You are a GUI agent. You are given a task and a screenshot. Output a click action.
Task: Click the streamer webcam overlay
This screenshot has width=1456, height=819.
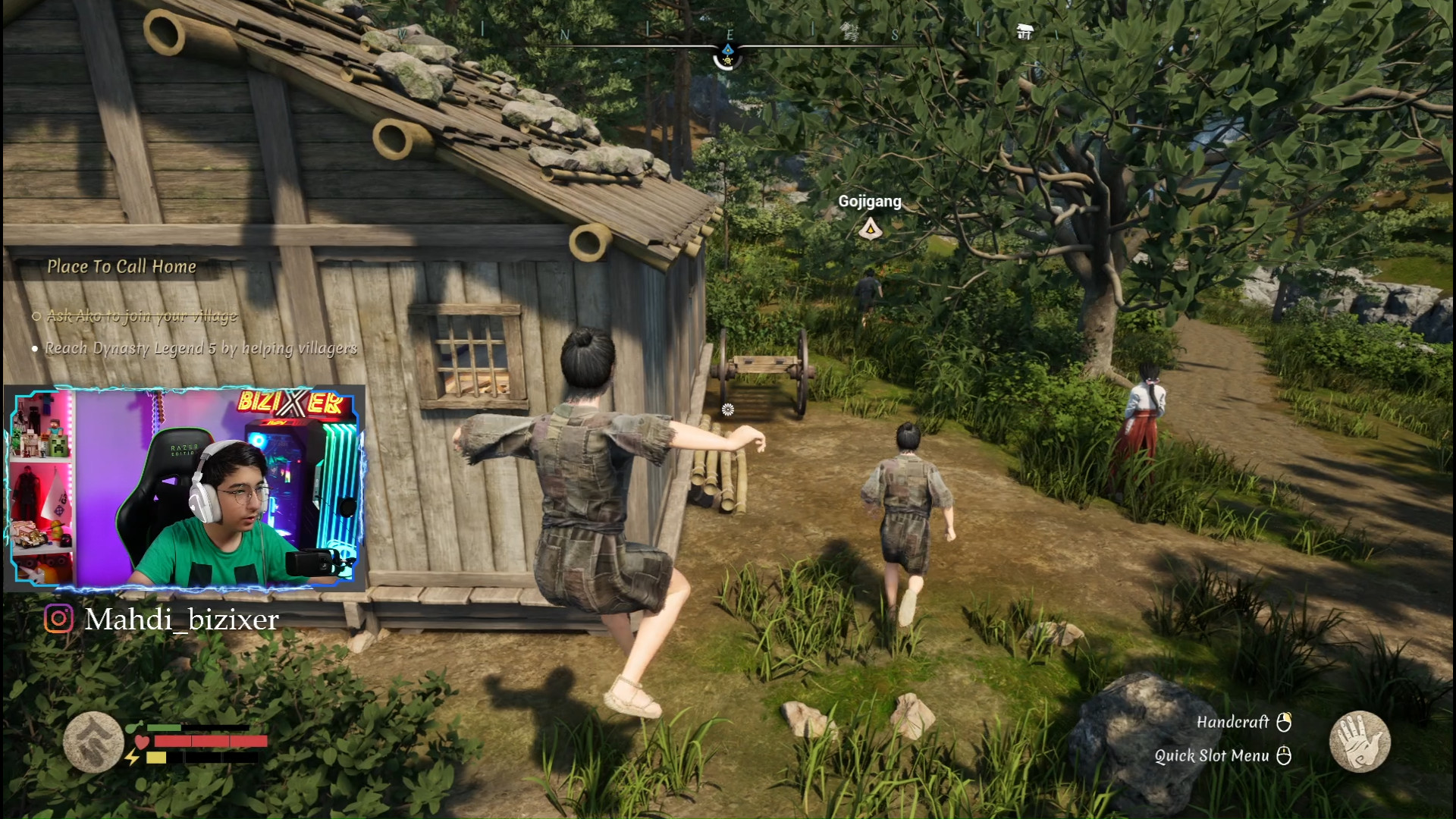[x=185, y=488]
